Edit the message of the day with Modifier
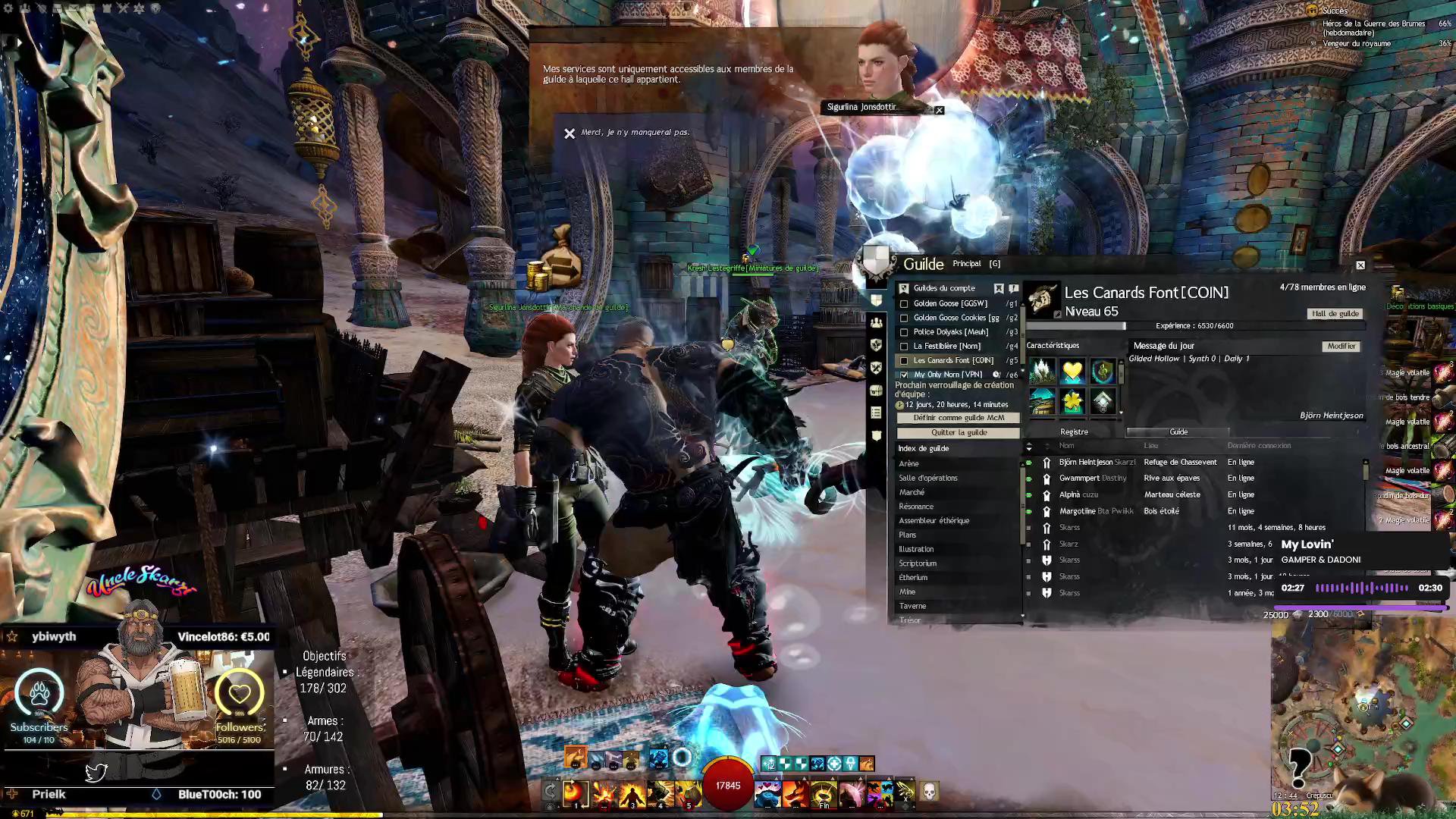Screen dimensions: 1456x819 click(1341, 347)
